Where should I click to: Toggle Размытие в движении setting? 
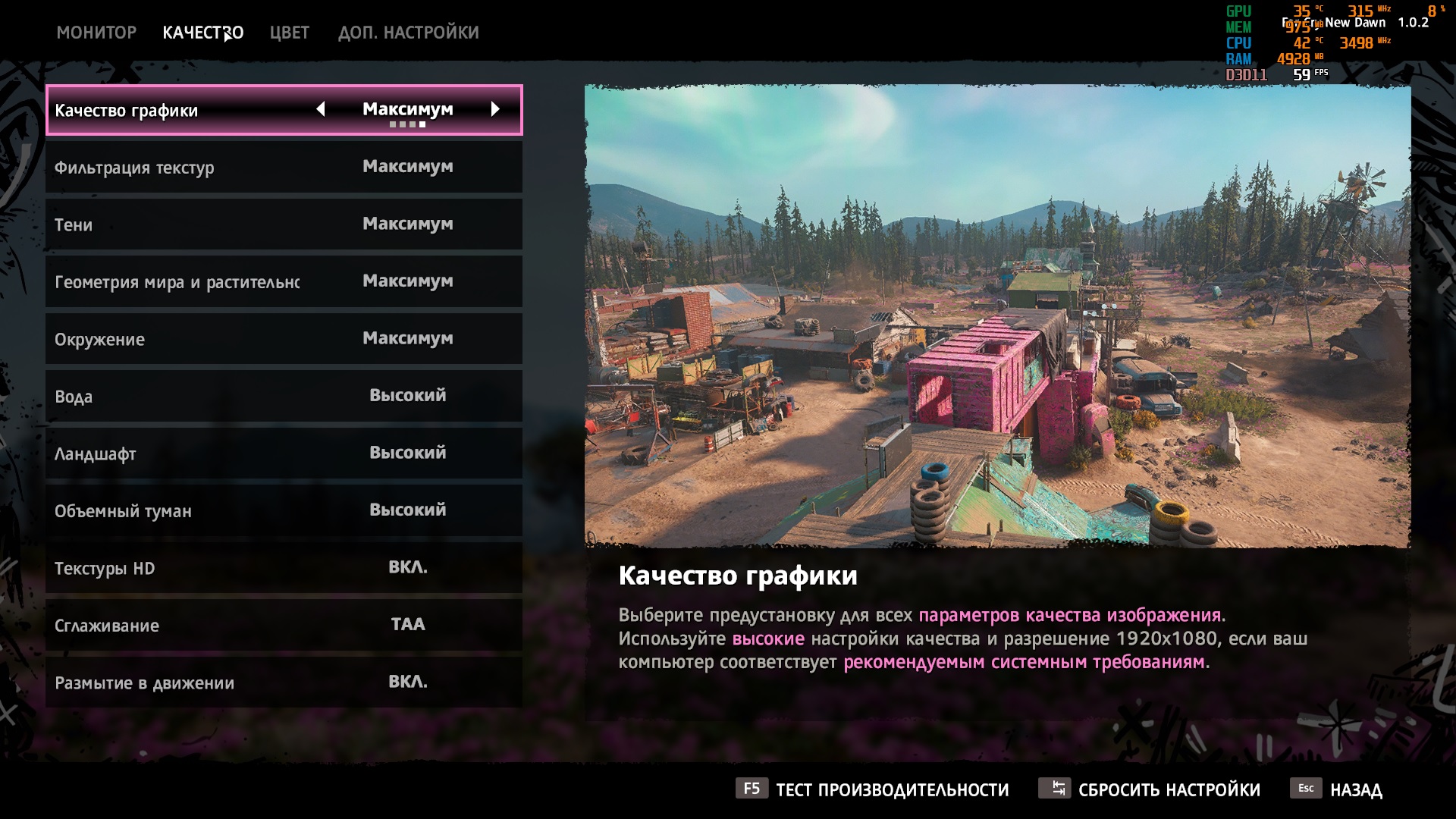[x=284, y=682]
